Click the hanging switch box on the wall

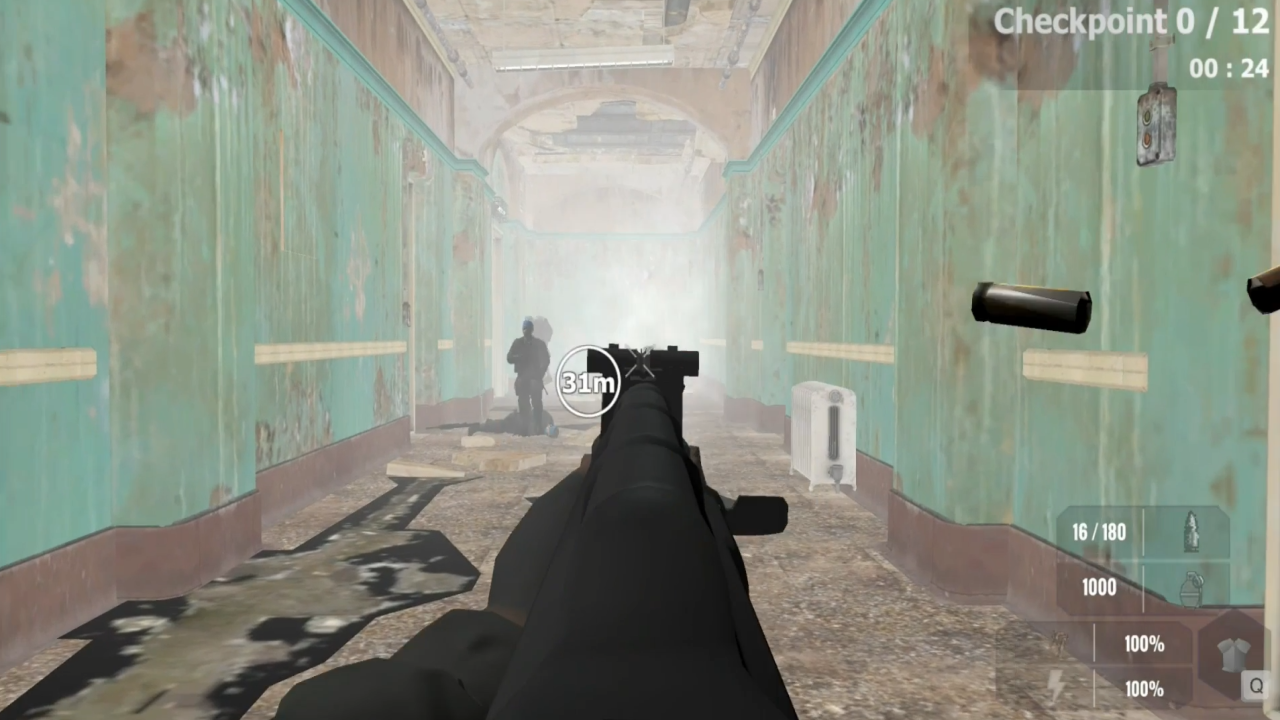tap(1157, 125)
